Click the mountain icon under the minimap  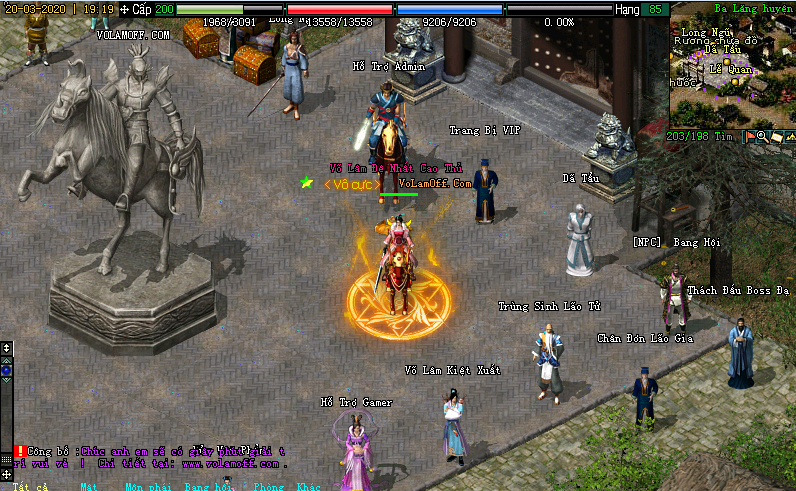(788, 136)
